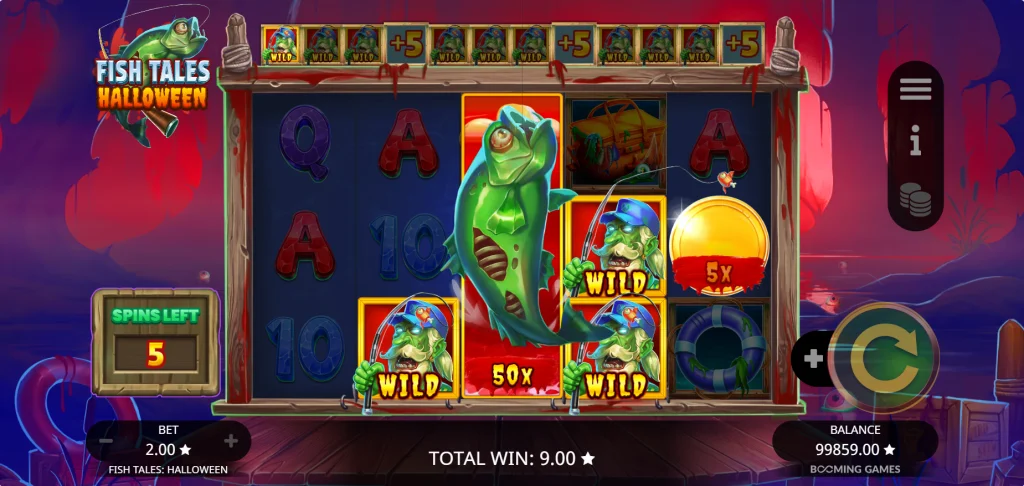This screenshot has height=486, width=1024.
Task: Click the plus button beside spin
Action: pyautogui.click(x=813, y=358)
